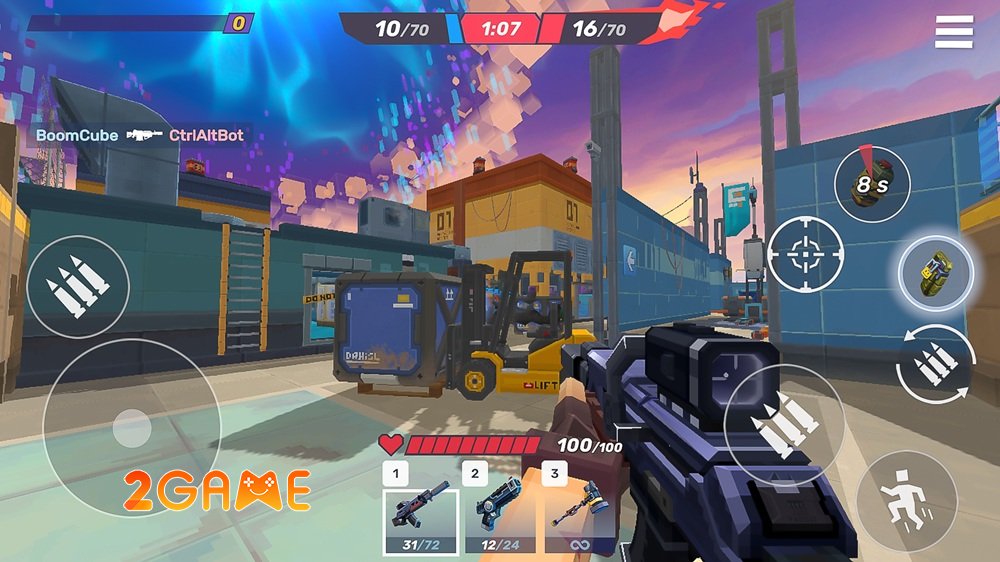Fire with the bullets button above the joystick
Image resolution: width=1000 pixels, height=562 pixels.
[x=77, y=286]
